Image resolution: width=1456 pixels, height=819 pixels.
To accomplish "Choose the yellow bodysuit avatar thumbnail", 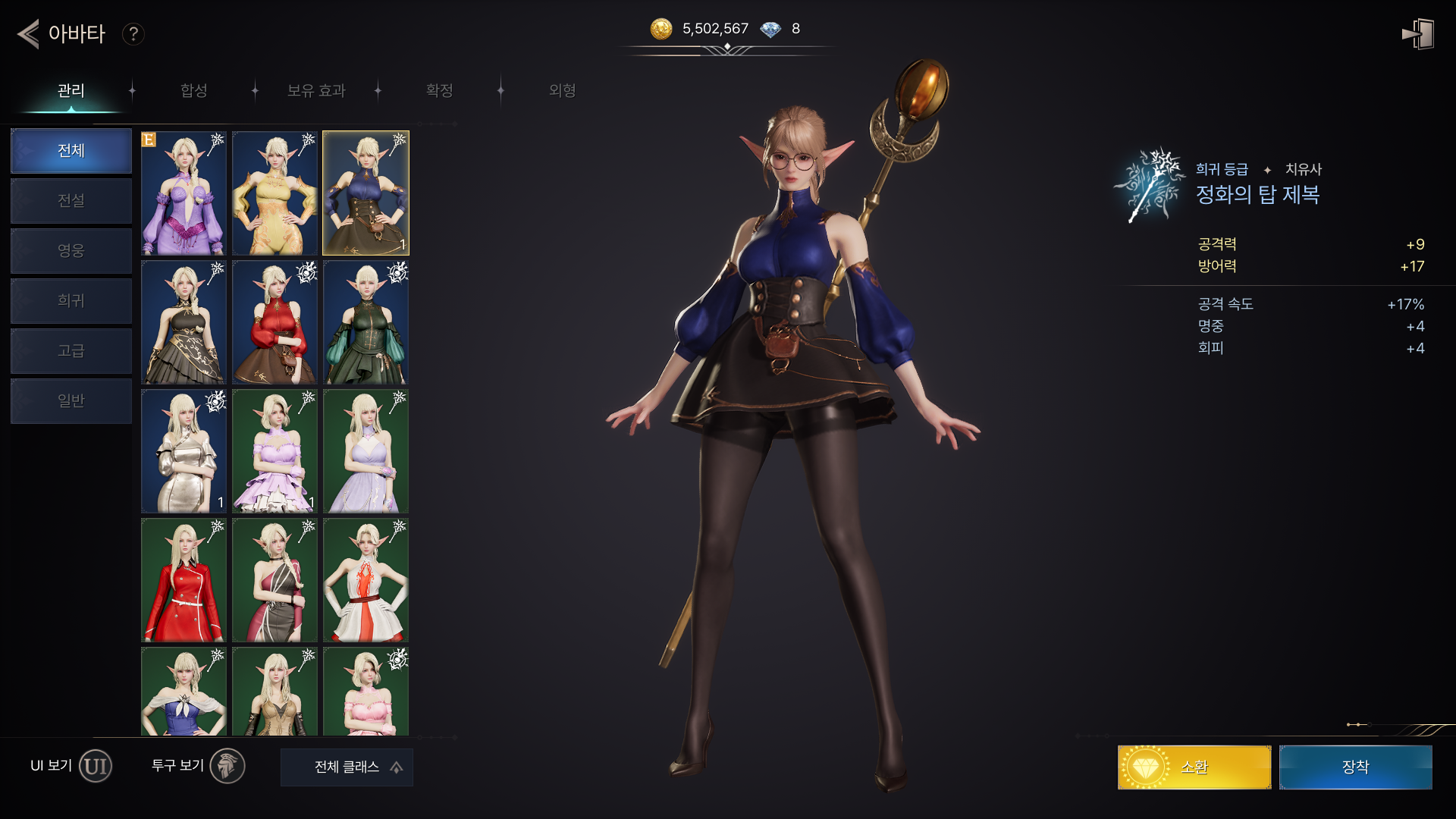I will point(275,193).
